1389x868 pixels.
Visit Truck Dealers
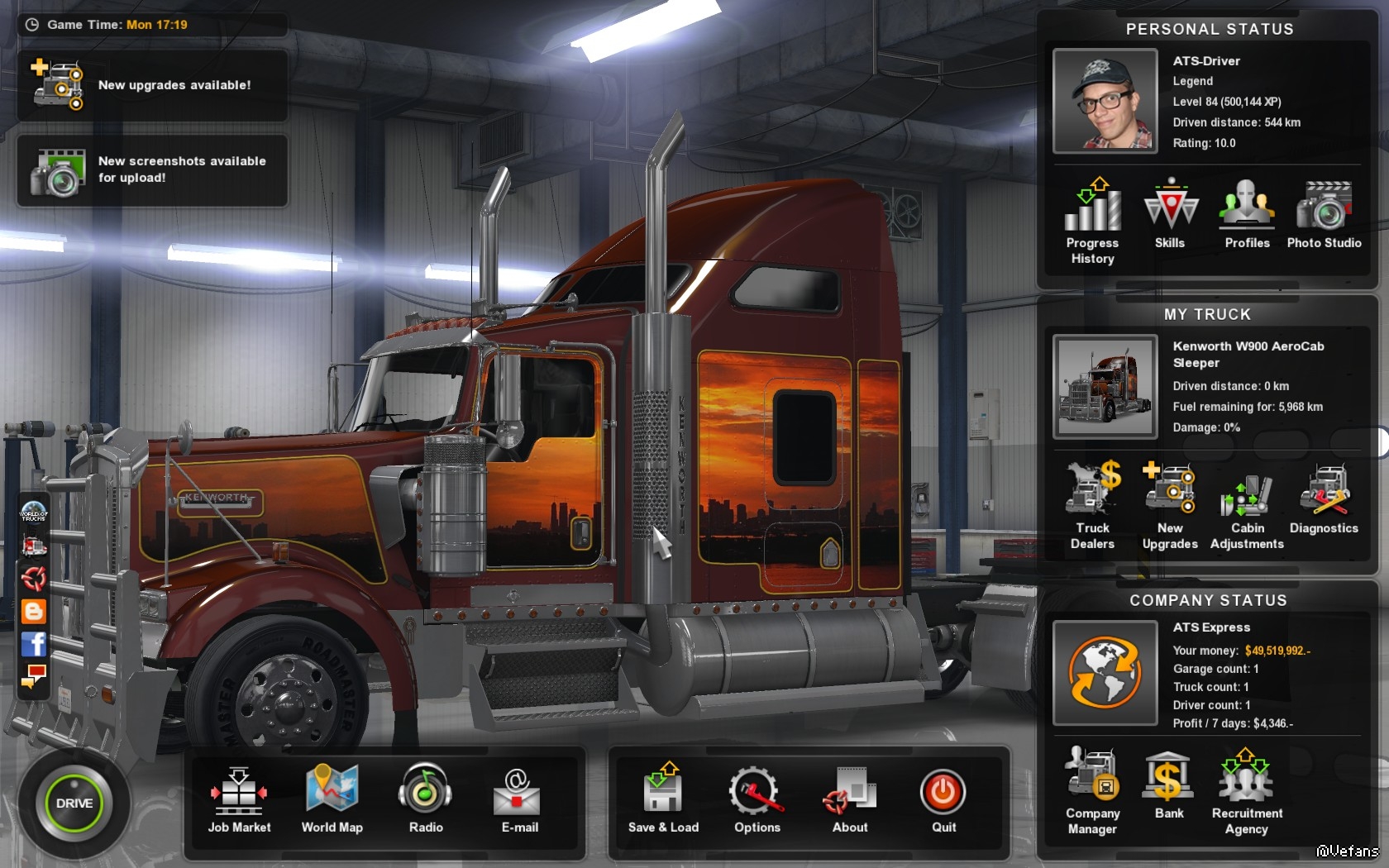tap(1092, 503)
